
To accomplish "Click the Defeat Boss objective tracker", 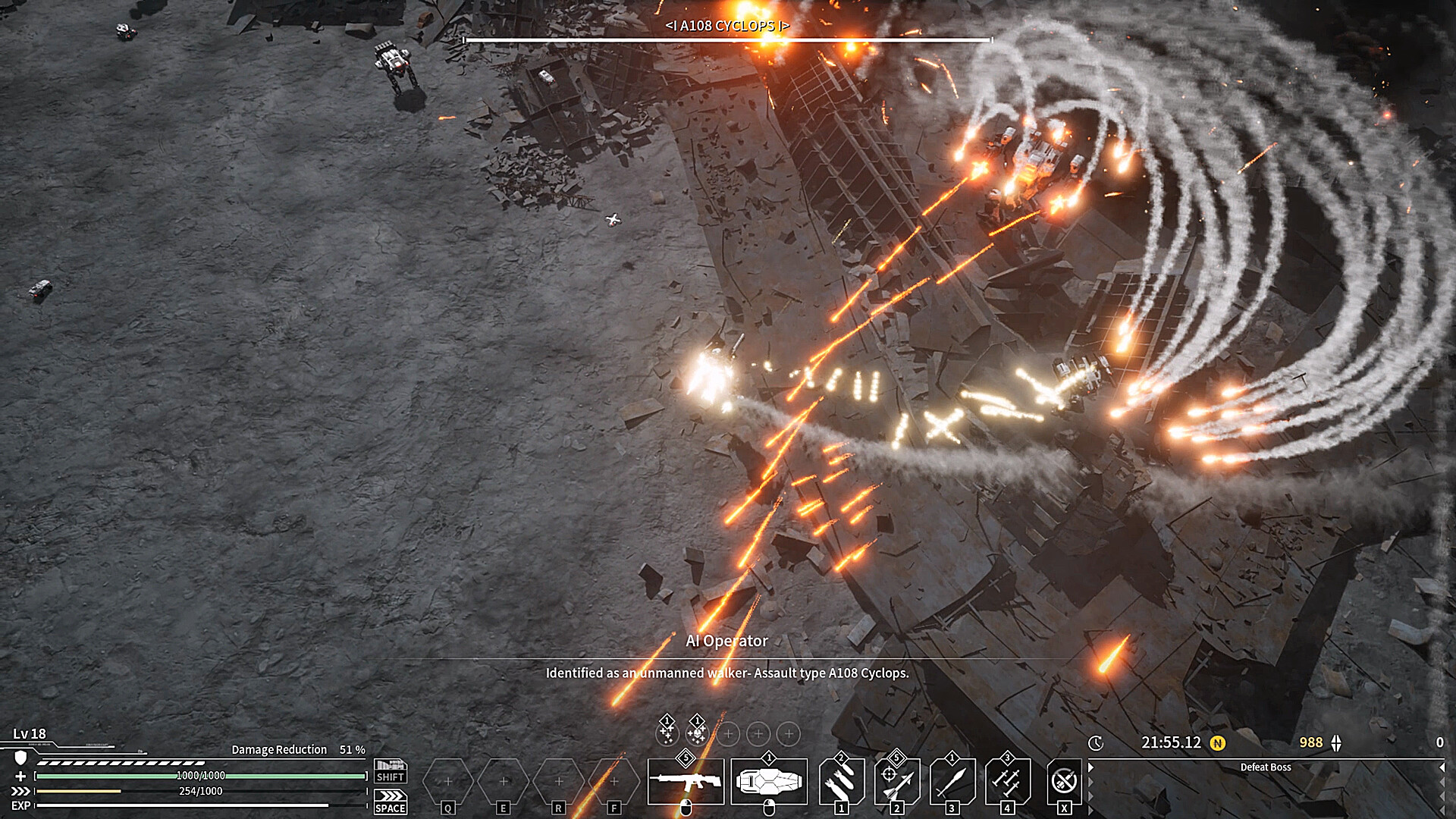I will [1265, 767].
